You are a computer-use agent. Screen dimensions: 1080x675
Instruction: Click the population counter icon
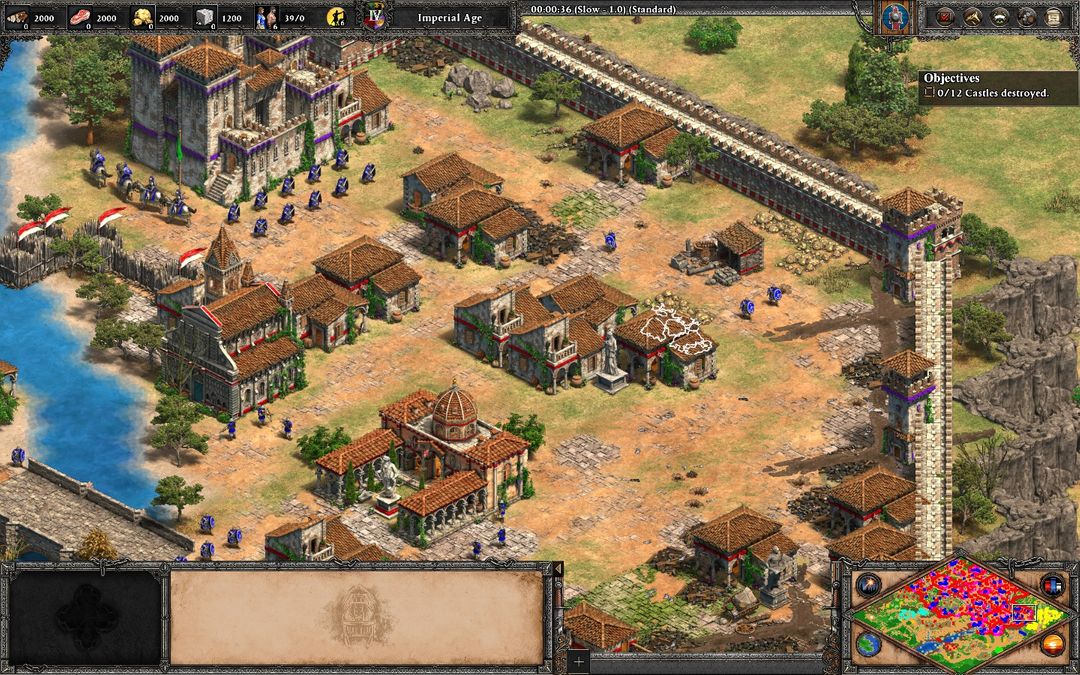[x=267, y=17]
